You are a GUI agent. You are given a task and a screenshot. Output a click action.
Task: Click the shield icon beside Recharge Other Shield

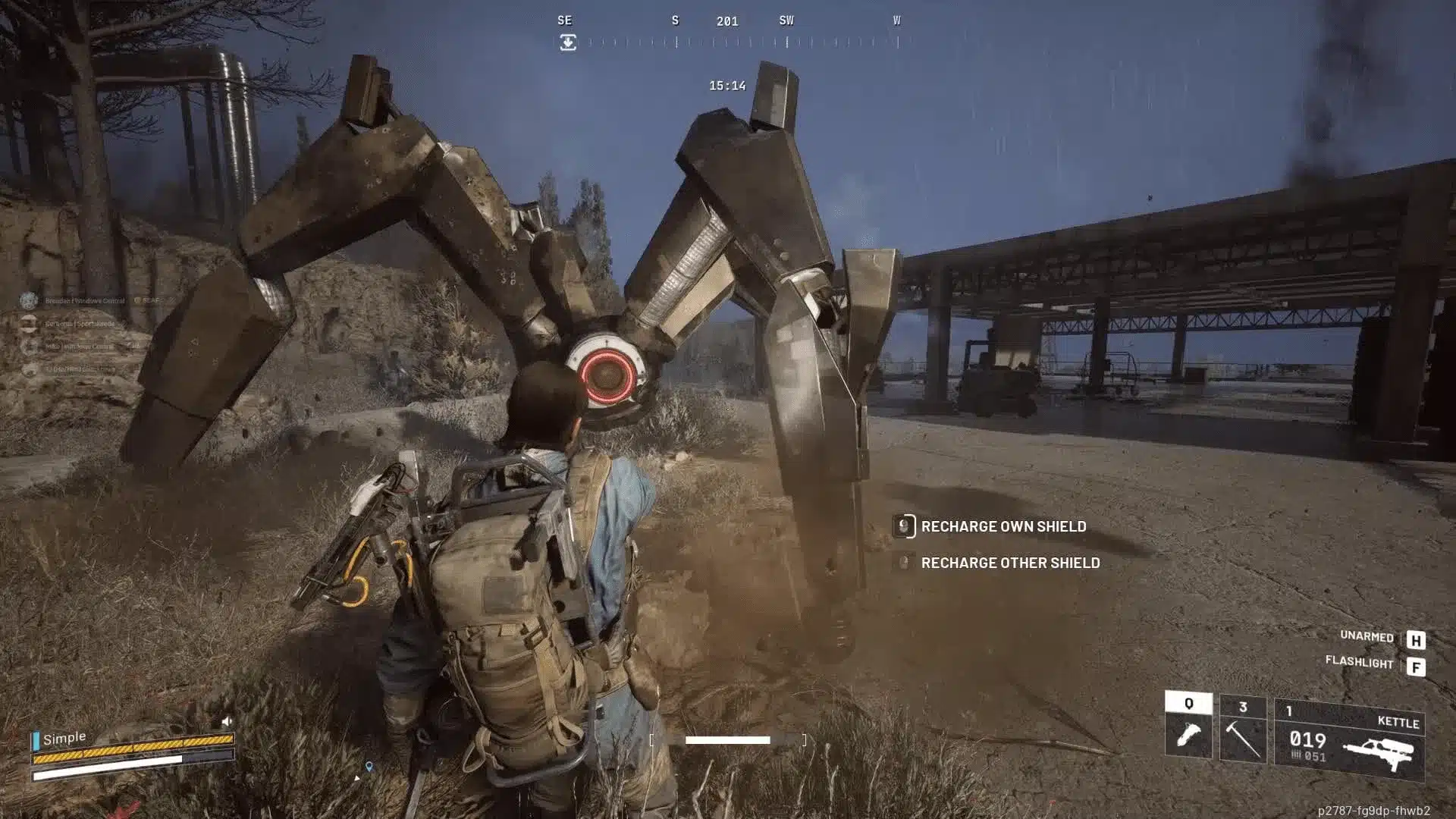click(x=905, y=563)
